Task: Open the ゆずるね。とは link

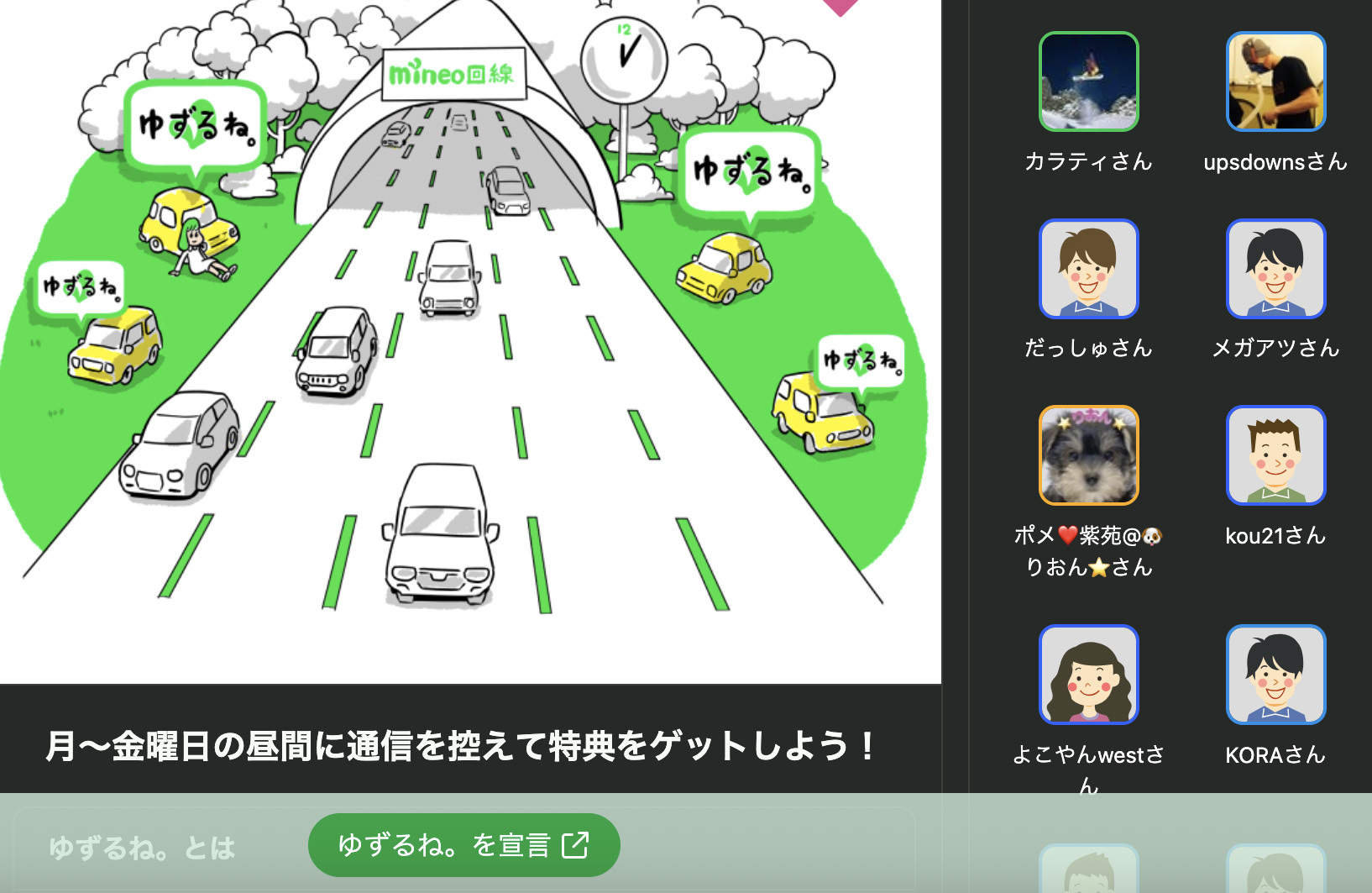Action: (142, 848)
